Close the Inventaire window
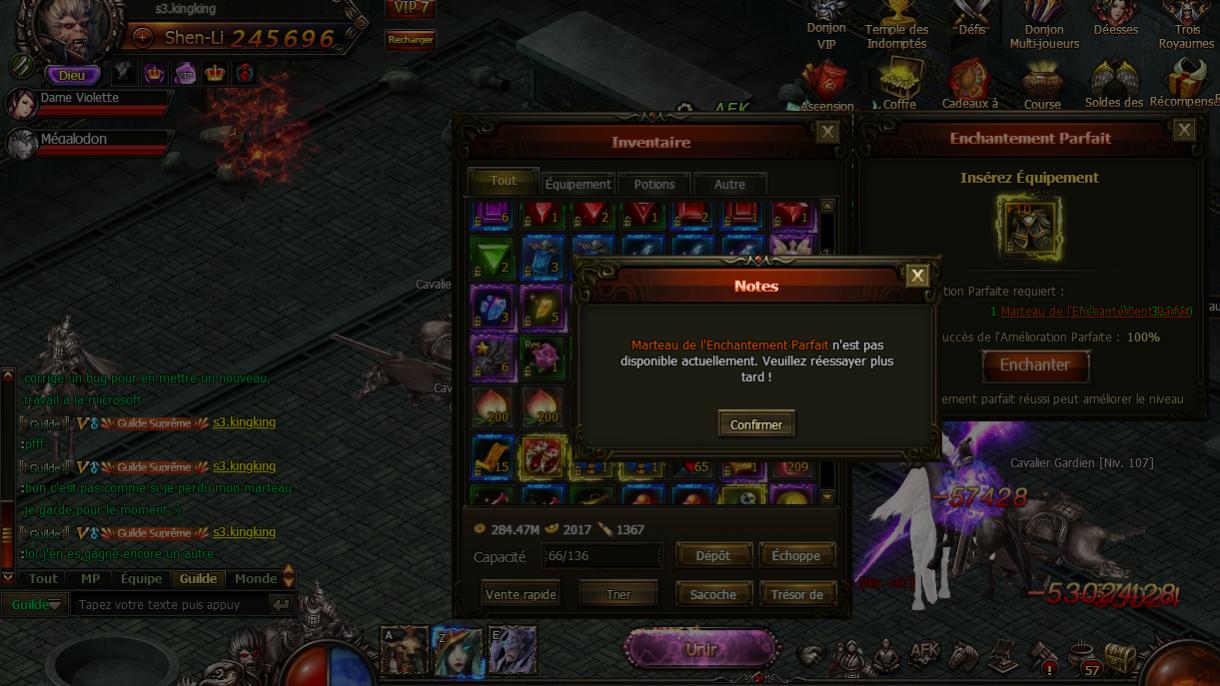 pos(827,132)
